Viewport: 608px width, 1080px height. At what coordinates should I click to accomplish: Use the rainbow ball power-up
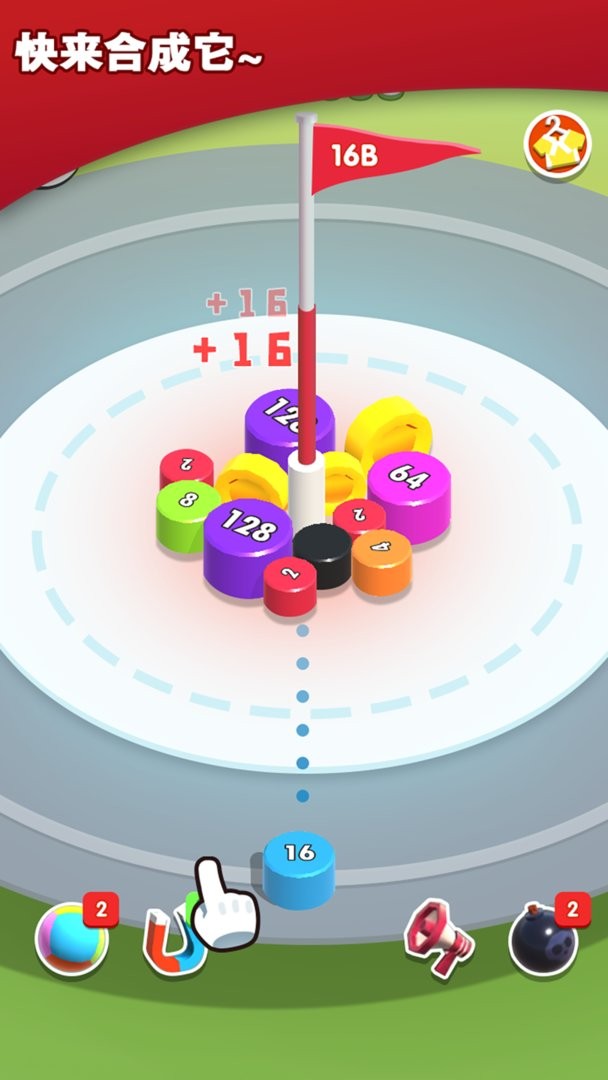[70, 938]
